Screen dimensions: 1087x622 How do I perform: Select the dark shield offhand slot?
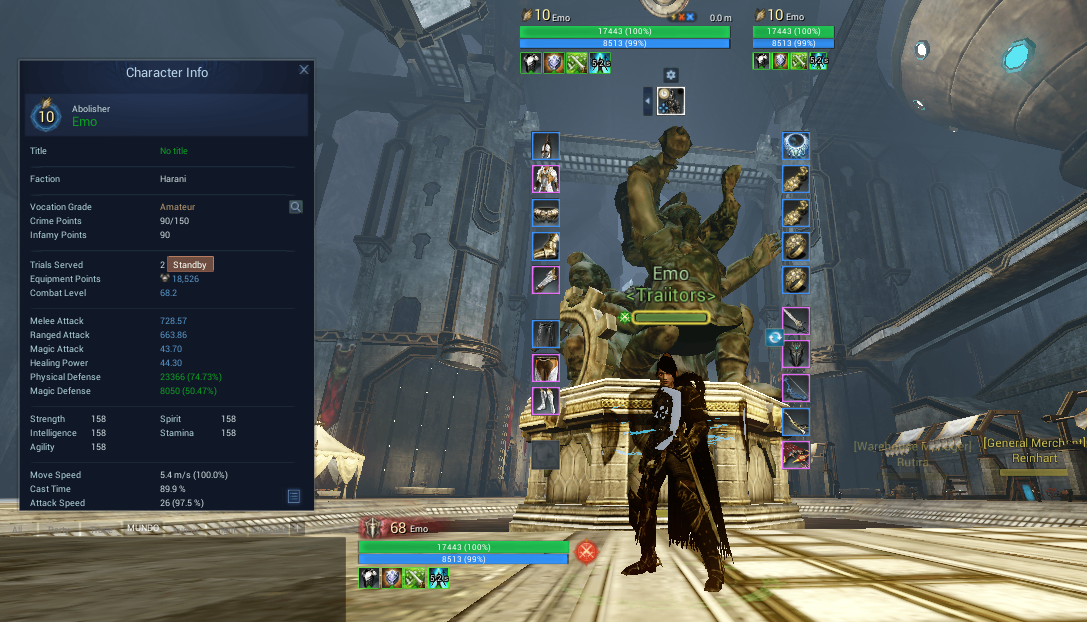pyautogui.click(x=796, y=355)
